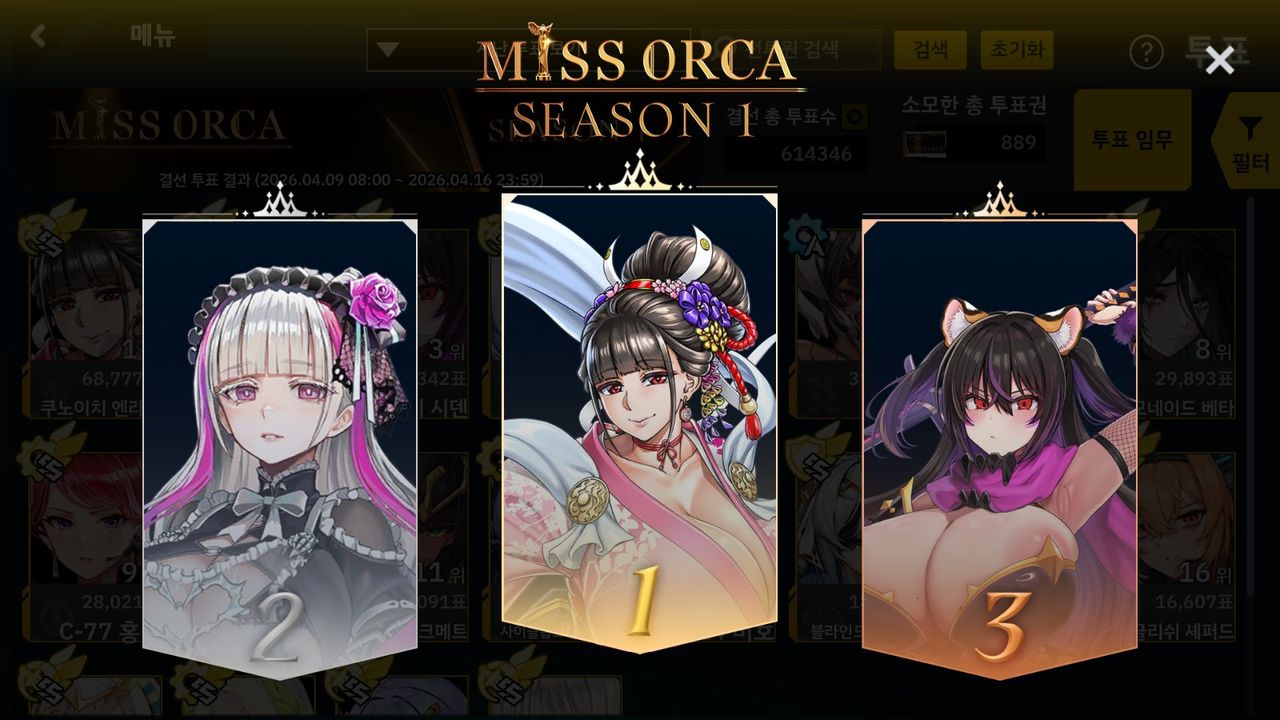Open the 투표 임무 vote missions
This screenshot has width=1280, height=720.
click(x=1132, y=140)
